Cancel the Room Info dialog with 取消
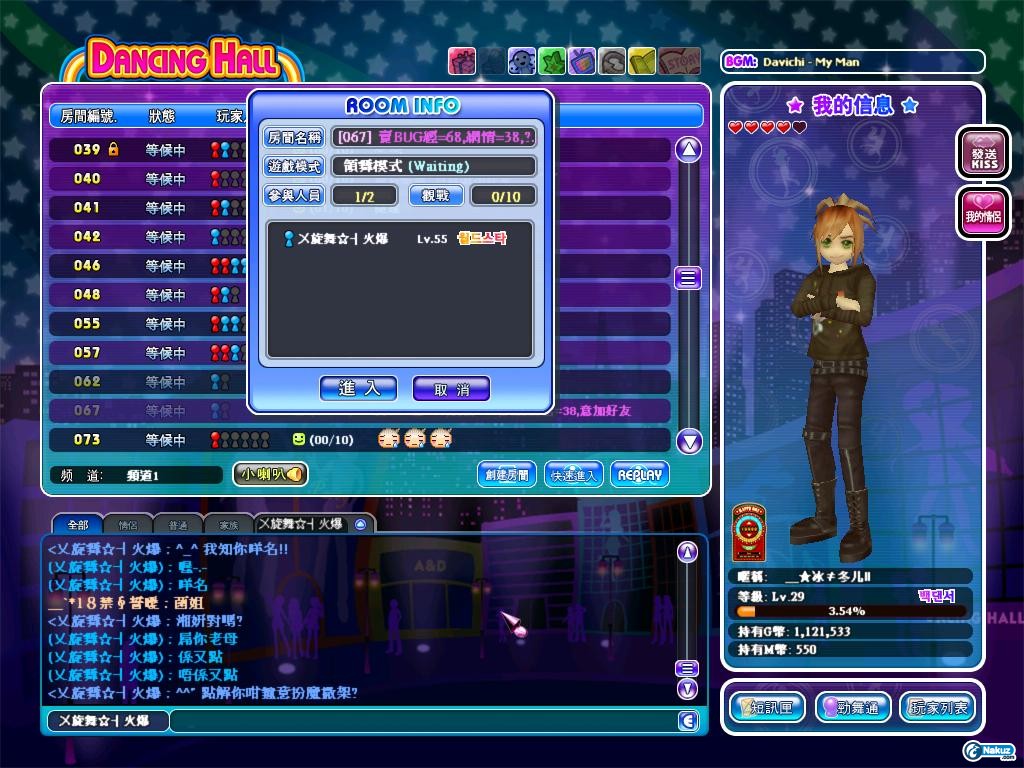This screenshot has height=768, width=1024. coord(451,389)
